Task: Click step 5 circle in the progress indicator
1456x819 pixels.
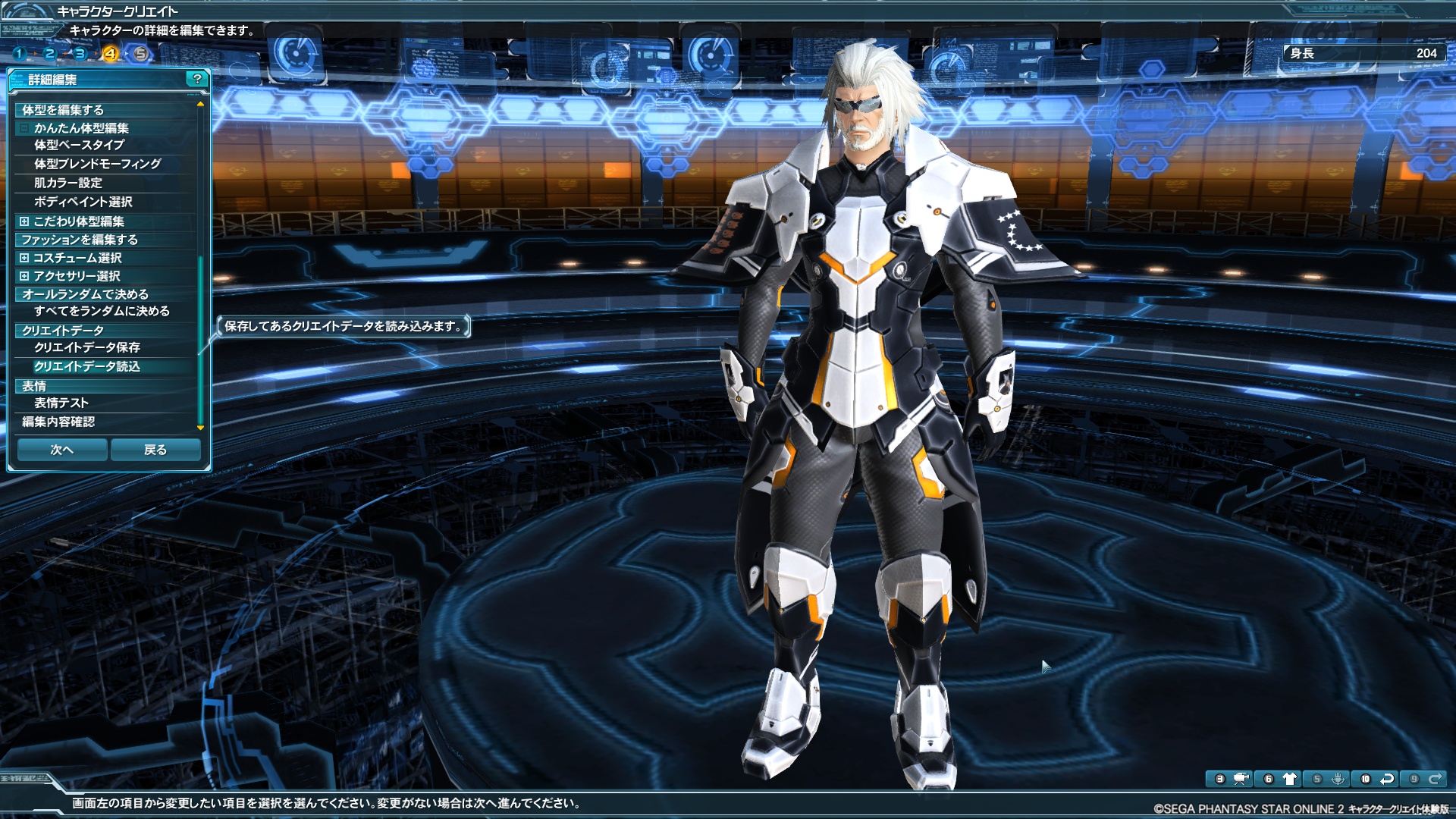Action: [x=140, y=55]
